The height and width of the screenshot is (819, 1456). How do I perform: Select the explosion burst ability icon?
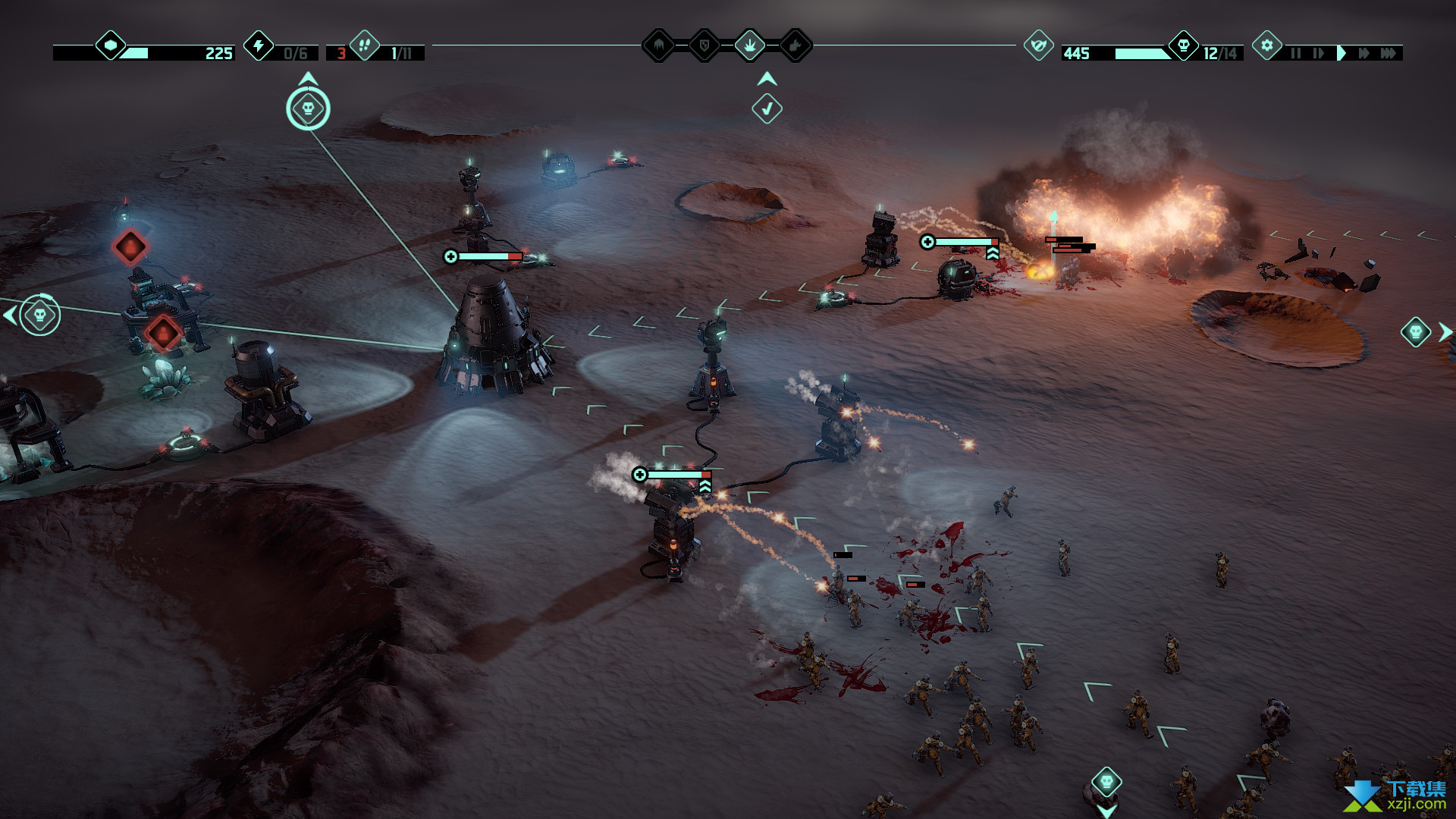(750, 45)
